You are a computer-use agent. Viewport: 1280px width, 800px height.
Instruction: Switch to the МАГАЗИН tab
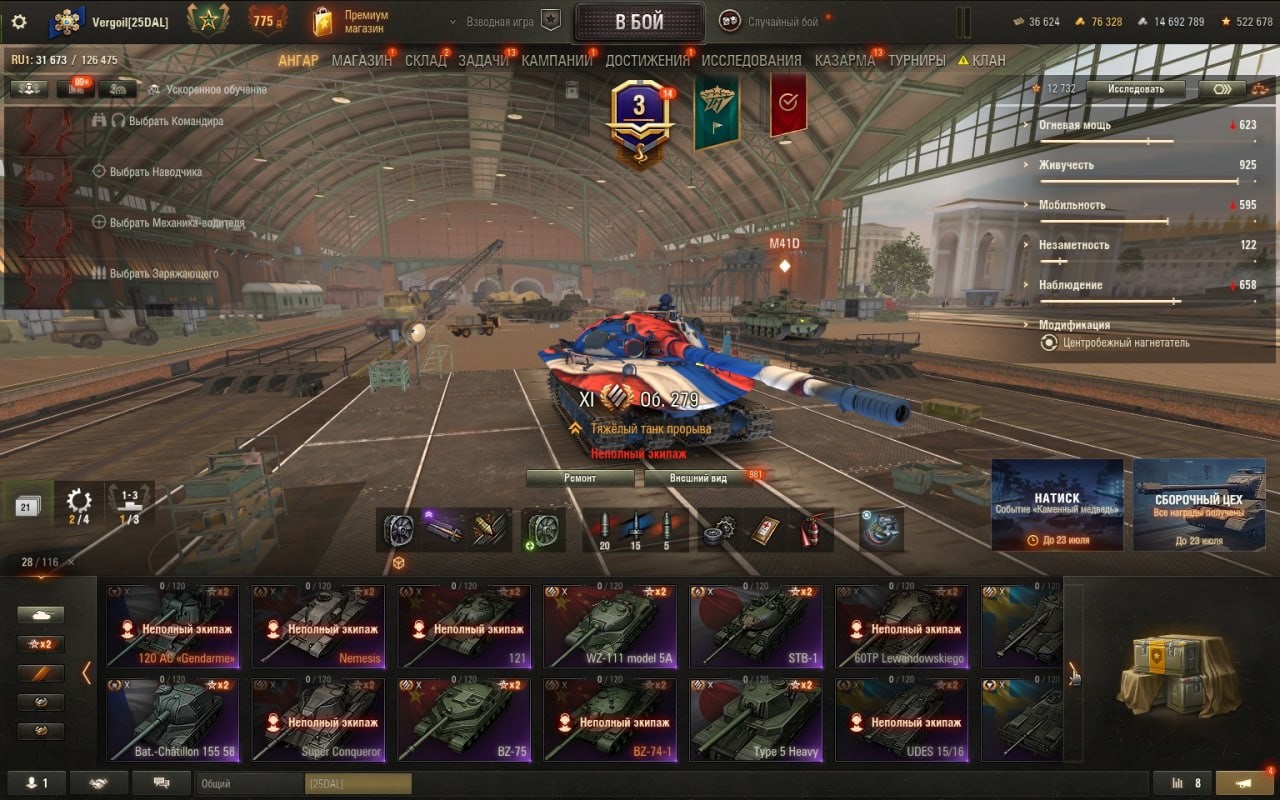pos(361,60)
